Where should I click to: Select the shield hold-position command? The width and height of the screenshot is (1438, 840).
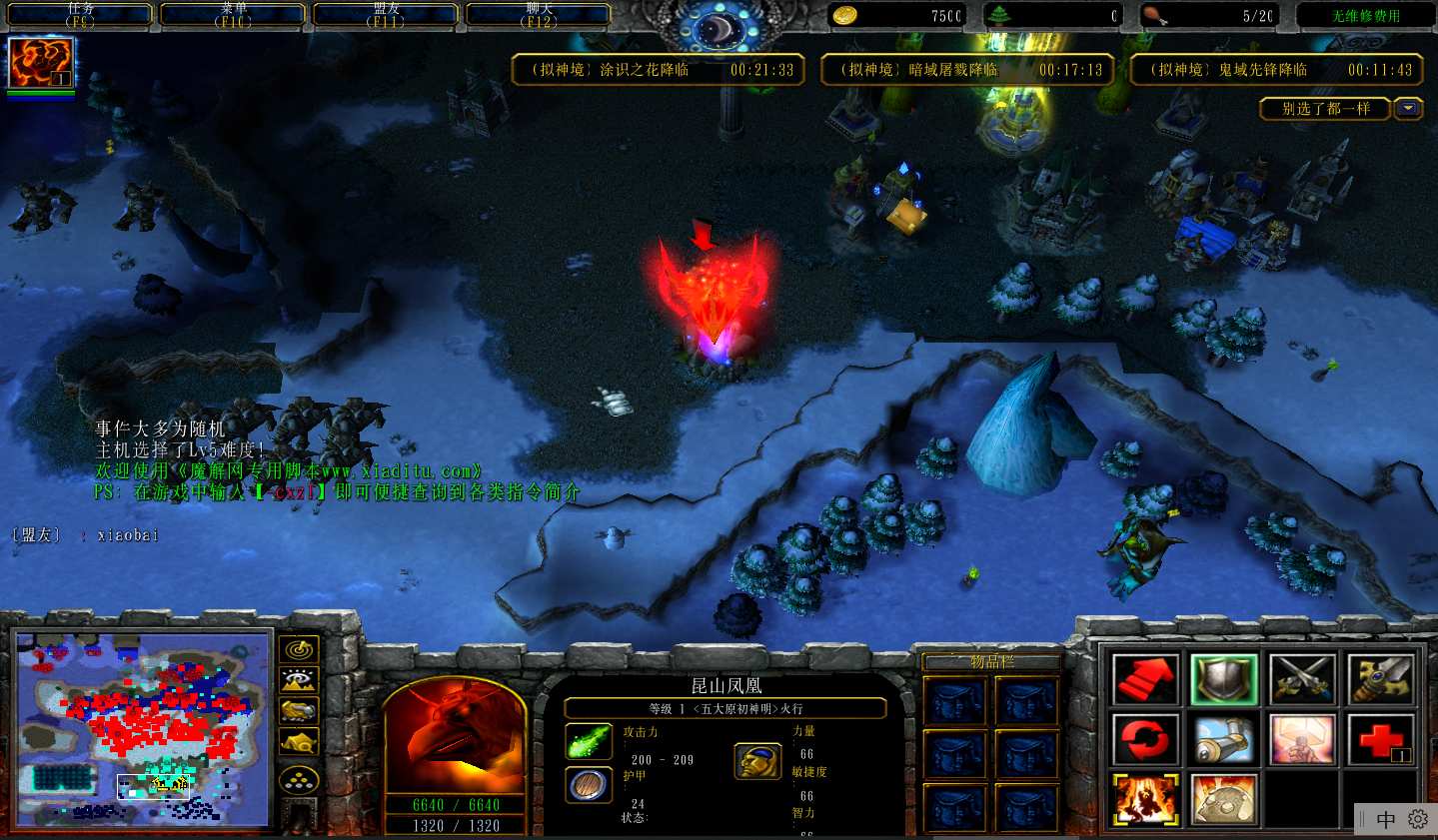point(1223,679)
